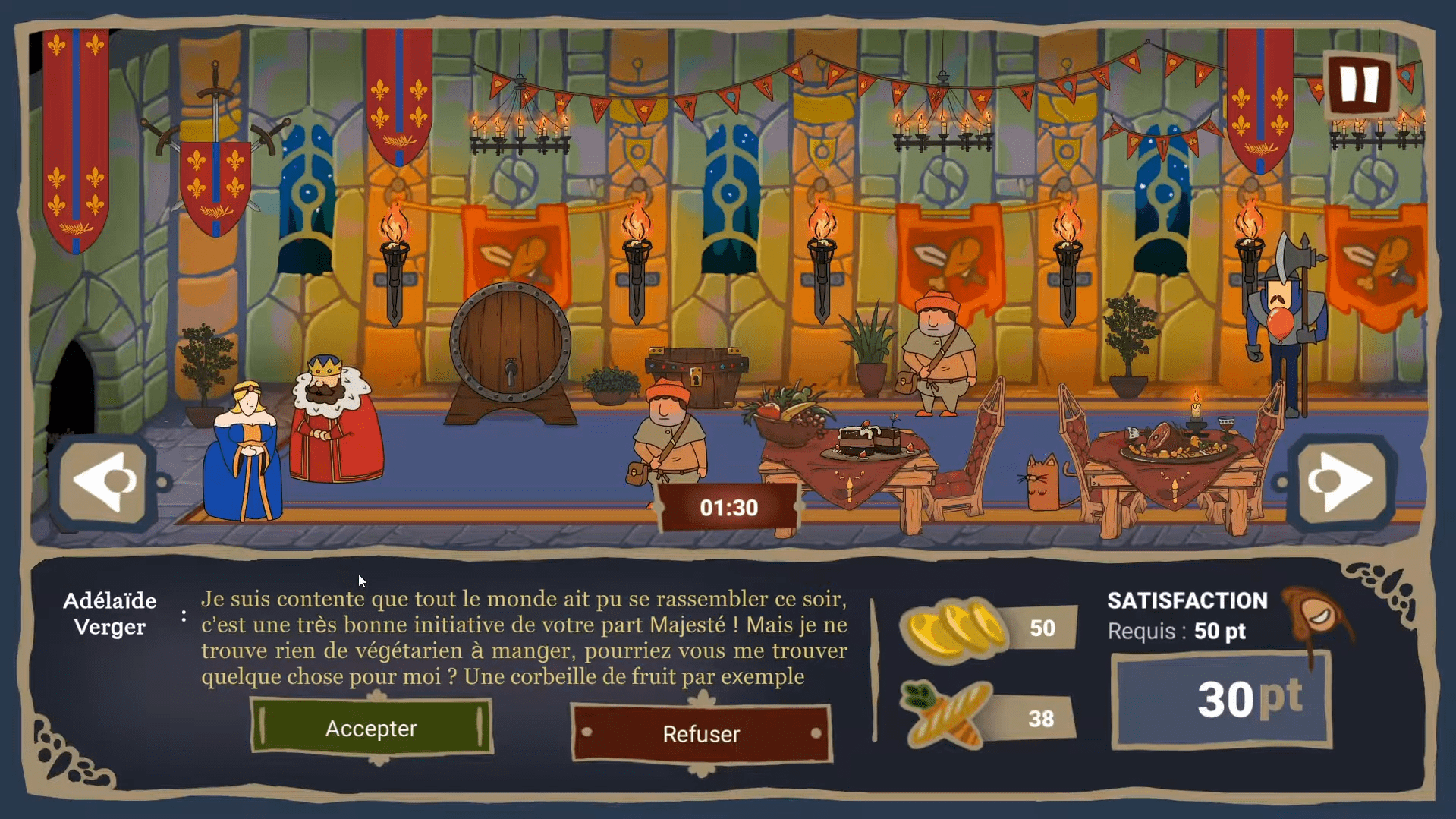This screenshot has width=1456, height=819.
Task: Refuse the vegetarian food request
Action: point(701,734)
